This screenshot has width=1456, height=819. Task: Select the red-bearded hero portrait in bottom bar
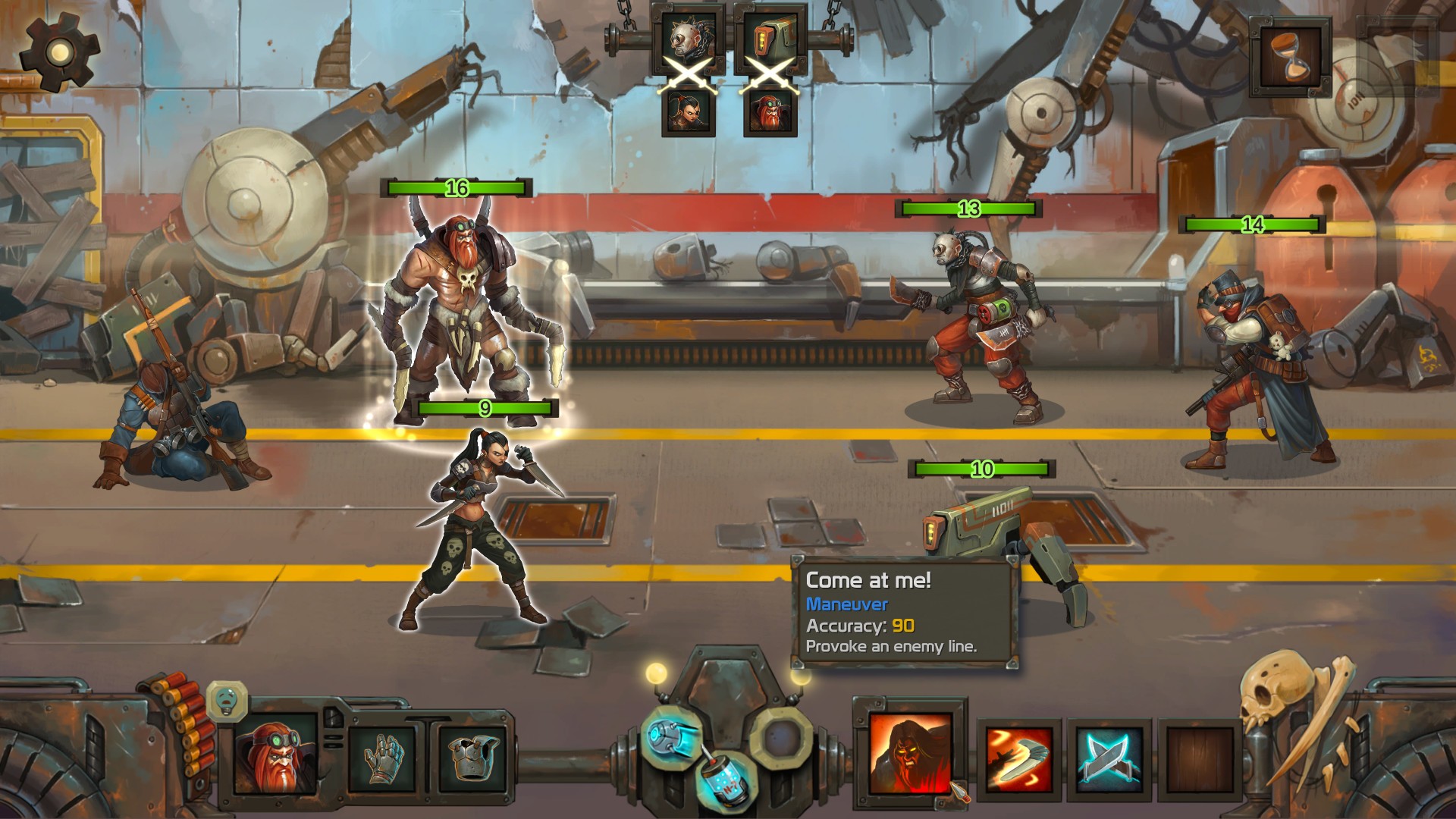coord(275,755)
